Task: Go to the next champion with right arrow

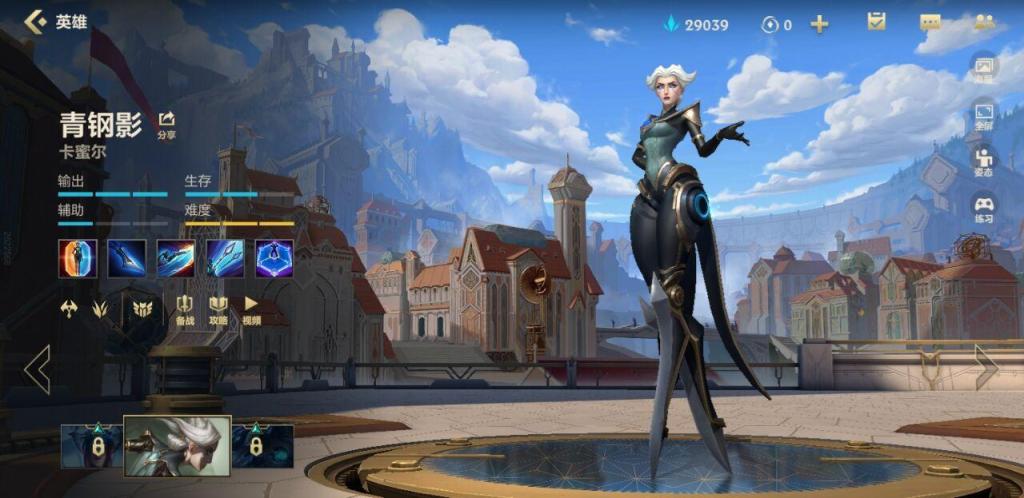Action: coord(986,367)
